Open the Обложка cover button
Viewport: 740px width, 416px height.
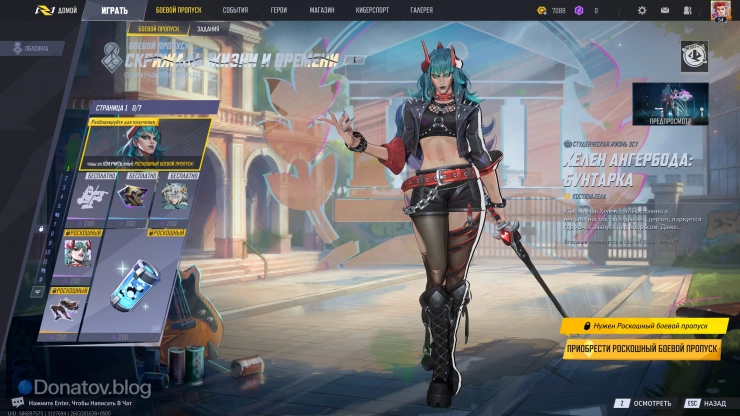point(31,48)
